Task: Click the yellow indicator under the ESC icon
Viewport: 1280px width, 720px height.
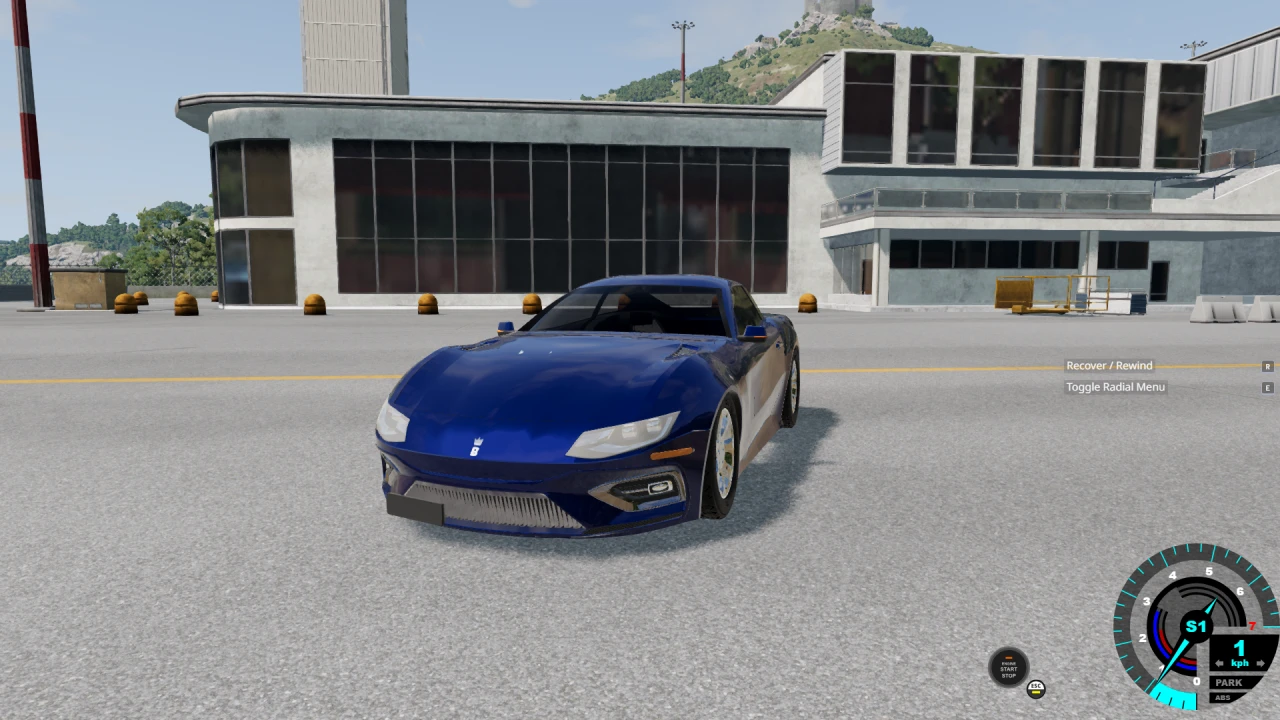Action: (1036, 693)
